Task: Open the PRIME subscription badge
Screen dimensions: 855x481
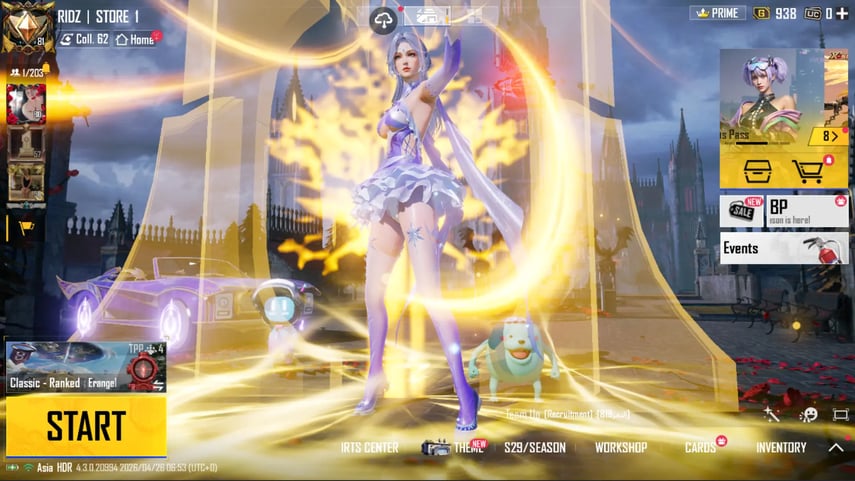Action: [x=718, y=13]
